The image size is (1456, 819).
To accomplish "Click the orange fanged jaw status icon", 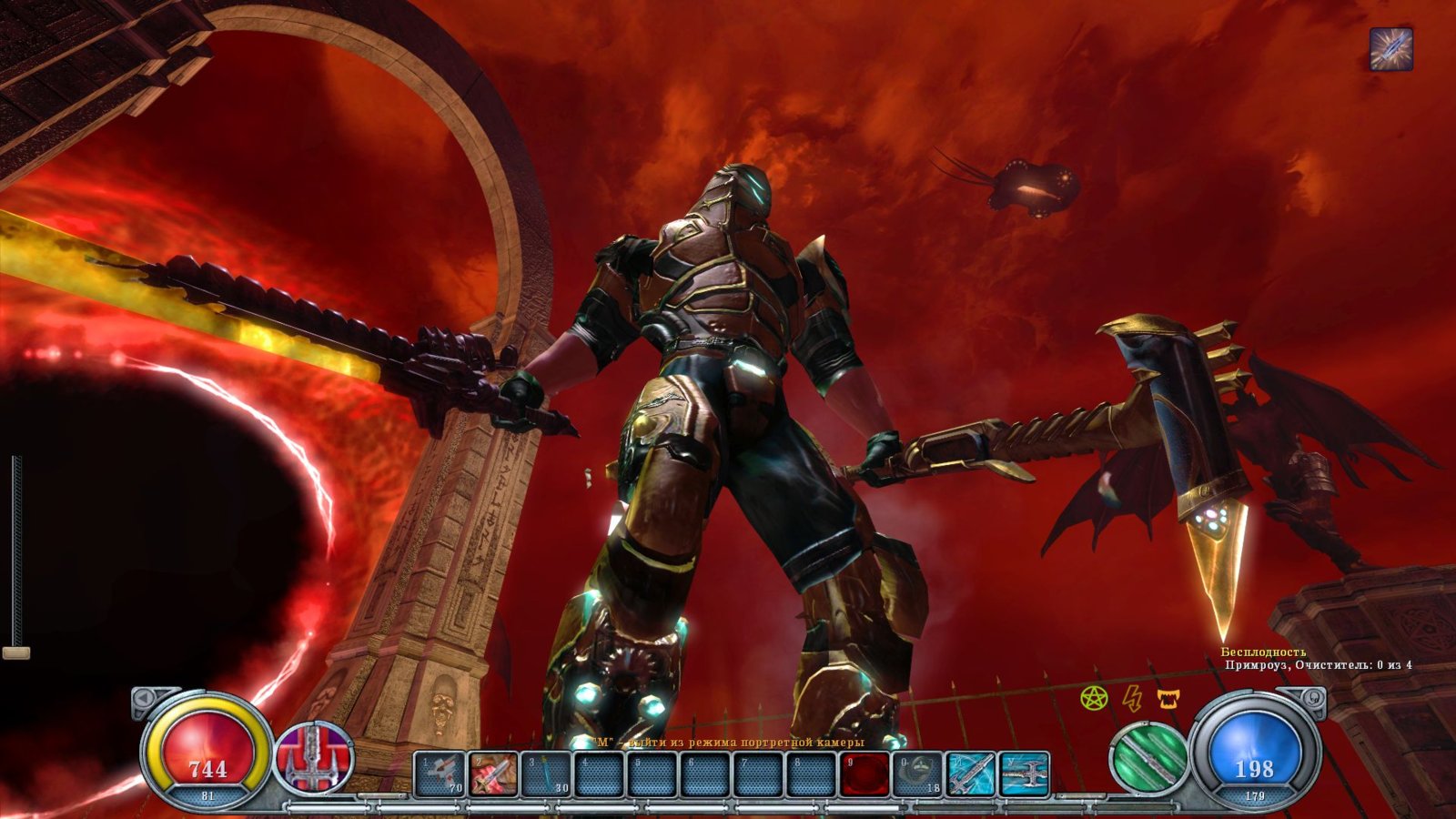I will click(1168, 698).
